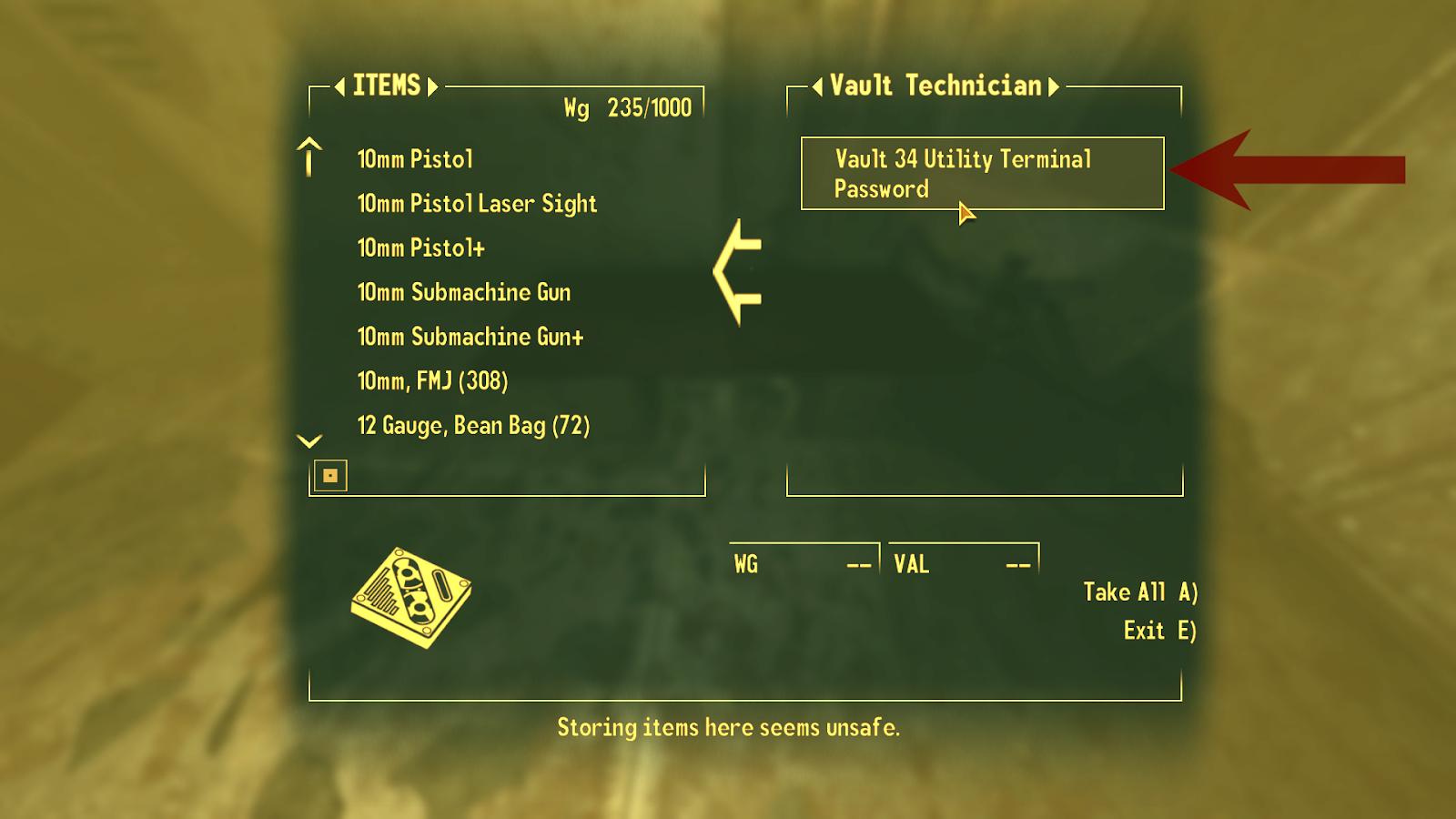Switch to the Vault Technician panel
Image resolution: width=1456 pixels, height=819 pixels.
click(x=935, y=86)
